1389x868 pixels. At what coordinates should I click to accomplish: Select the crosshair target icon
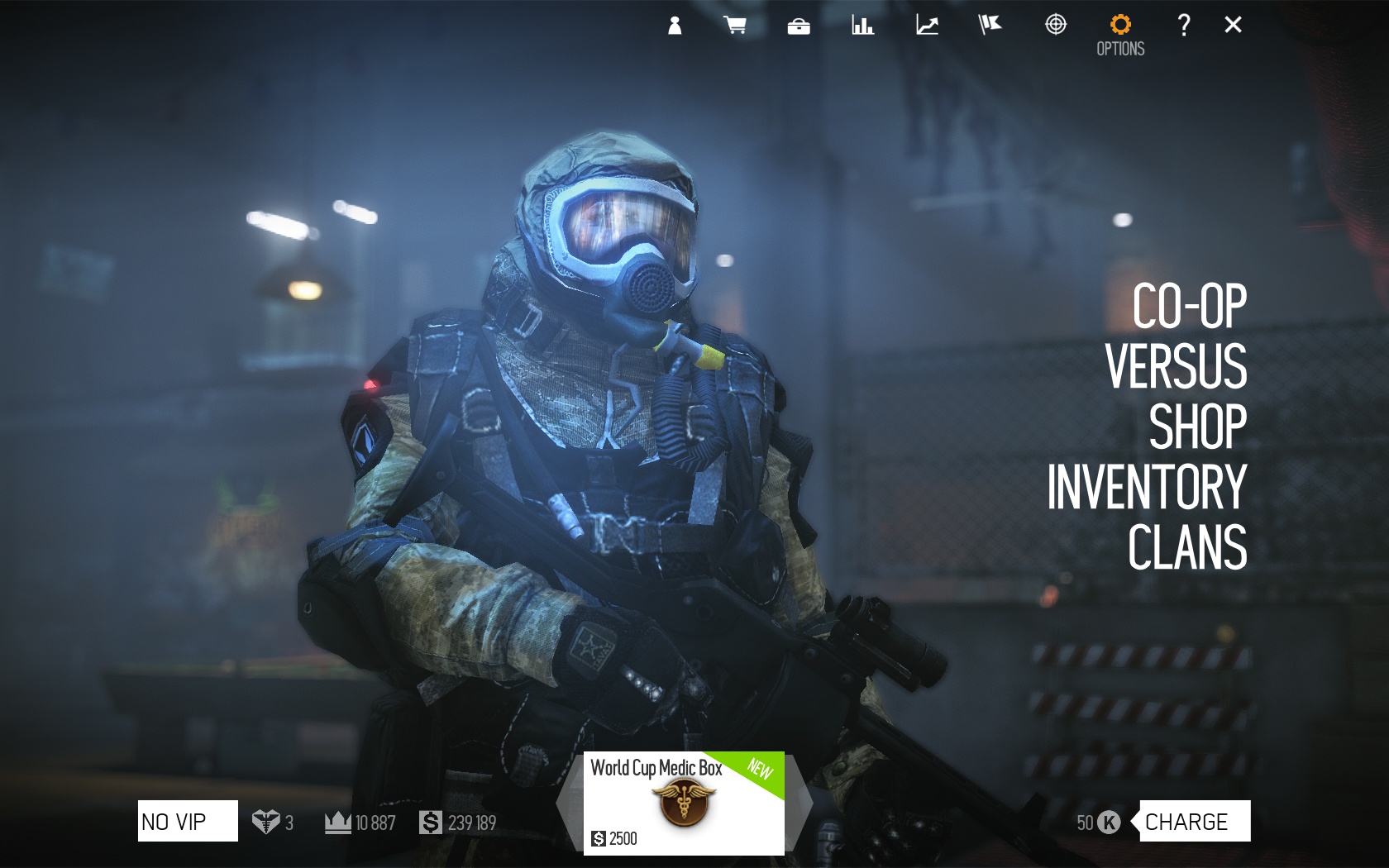point(1056,26)
